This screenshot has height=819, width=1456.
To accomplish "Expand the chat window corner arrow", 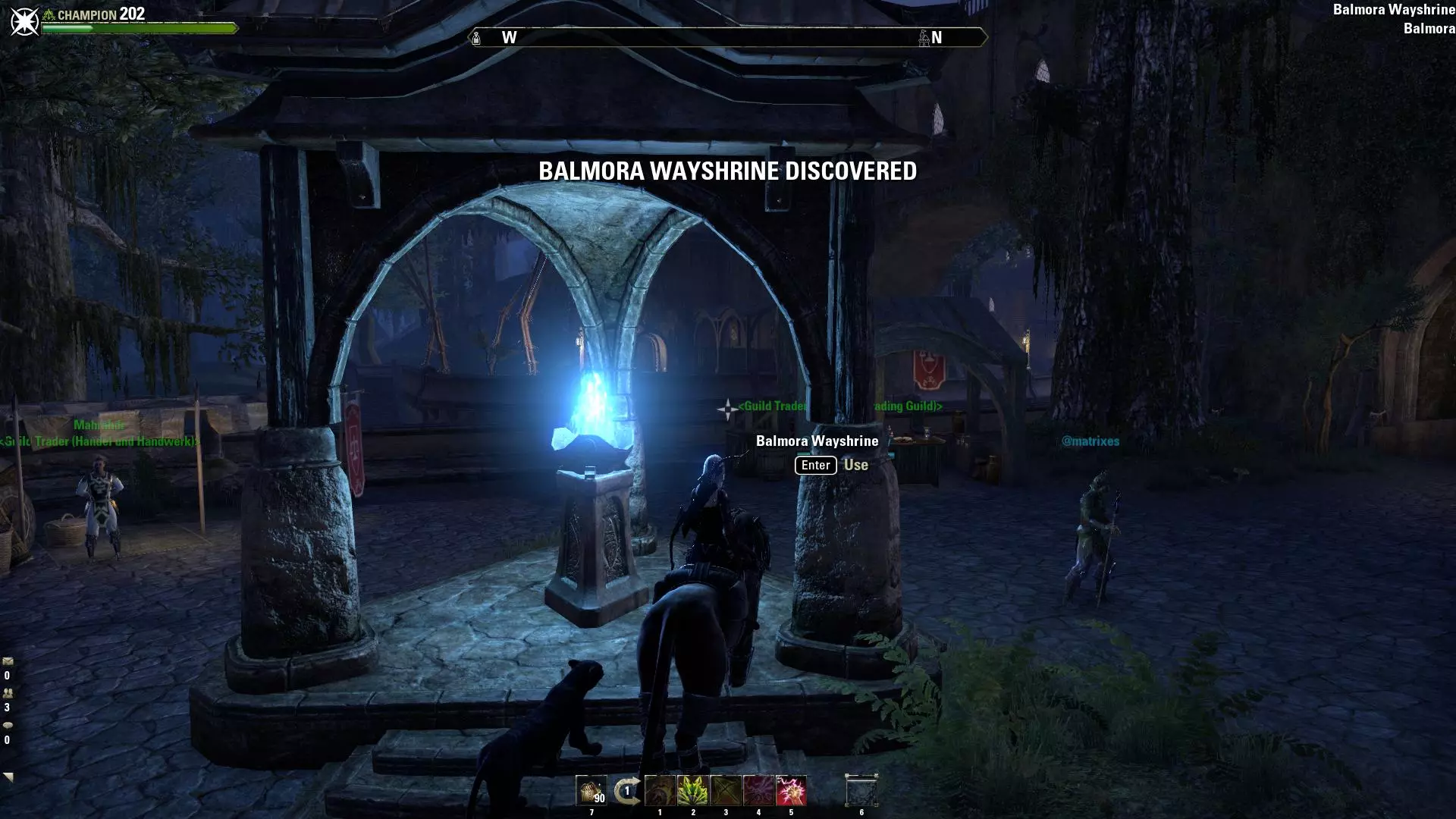I will click(x=8, y=777).
